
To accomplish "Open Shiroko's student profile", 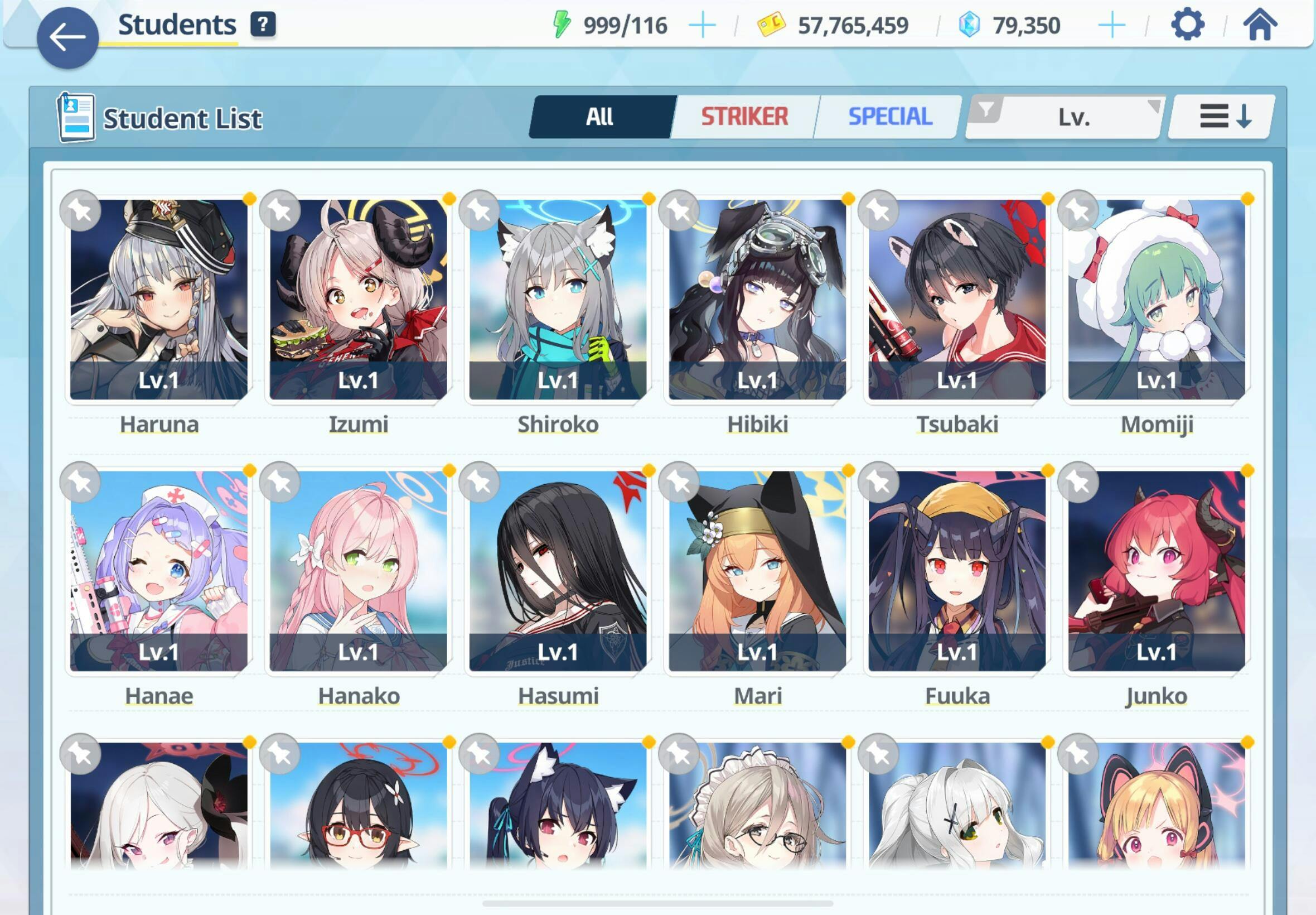I will [558, 299].
